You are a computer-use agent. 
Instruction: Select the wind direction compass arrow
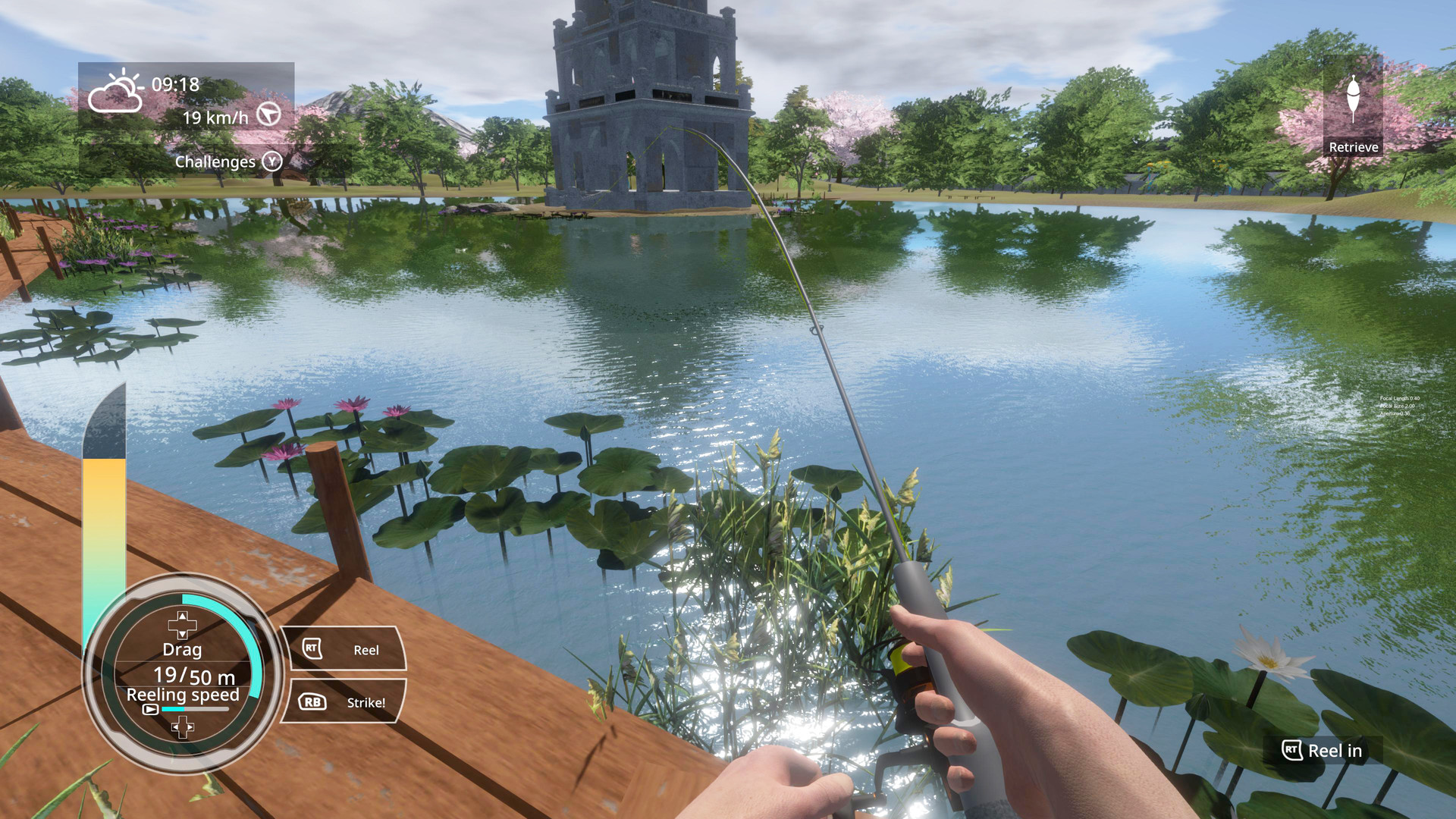tap(270, 115)
